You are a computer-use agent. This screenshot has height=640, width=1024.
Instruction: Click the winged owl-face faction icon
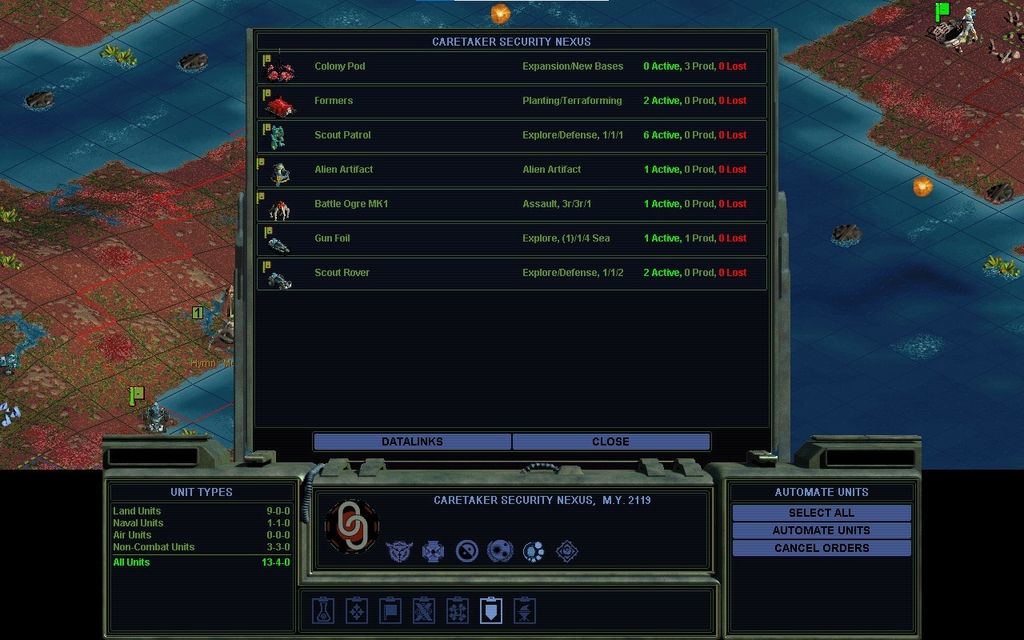(398, 551)
